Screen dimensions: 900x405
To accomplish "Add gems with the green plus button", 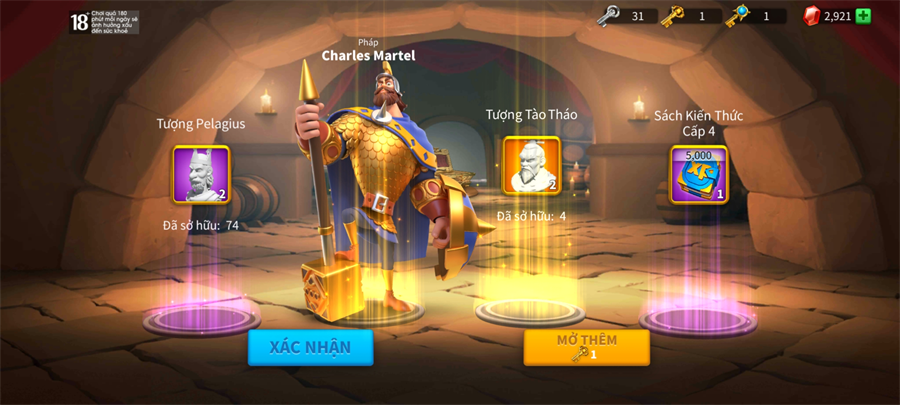I will pyautogui.click(x=863, y=16).
